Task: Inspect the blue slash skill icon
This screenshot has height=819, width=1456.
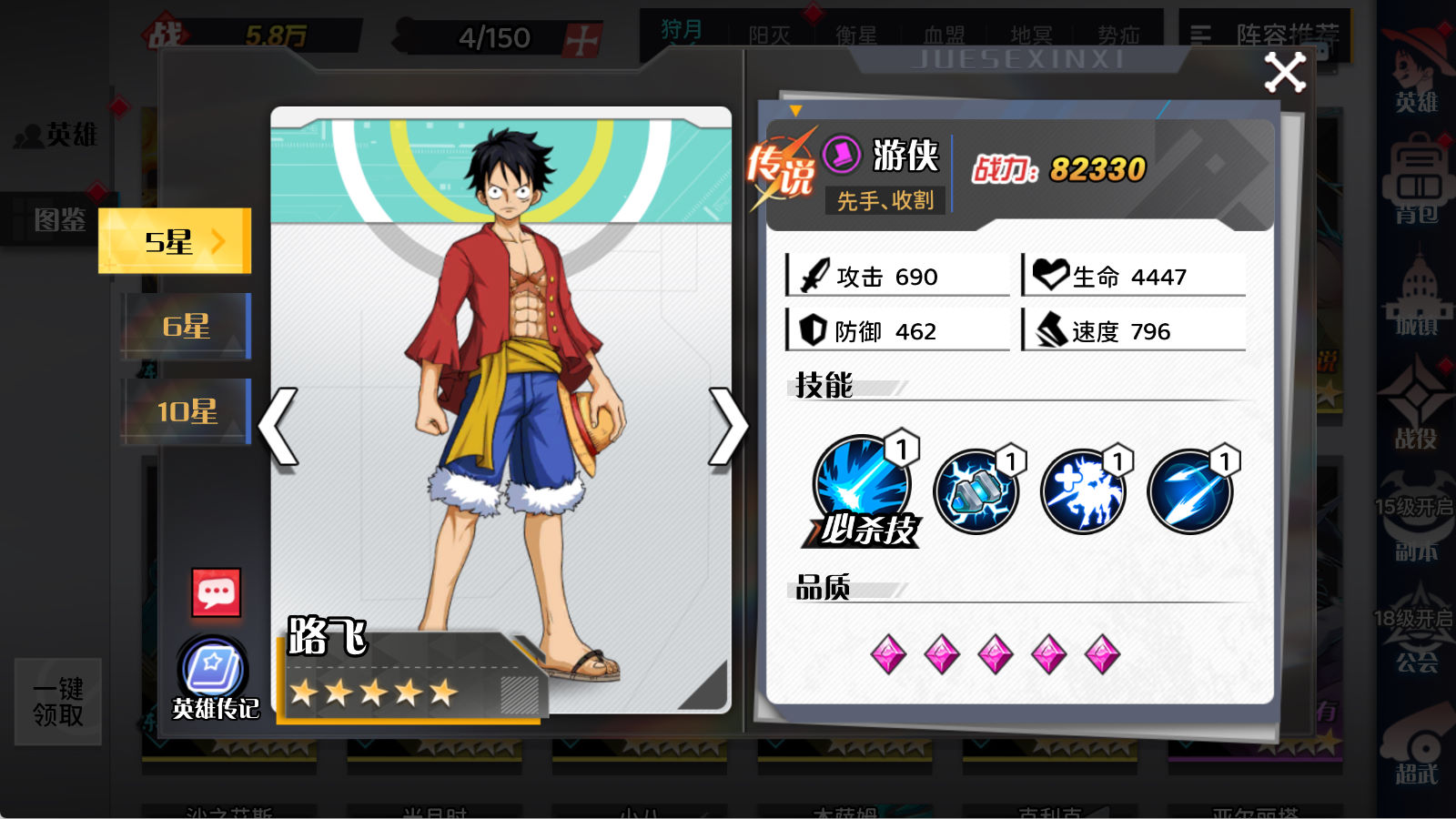Action: coord(1189,491)
